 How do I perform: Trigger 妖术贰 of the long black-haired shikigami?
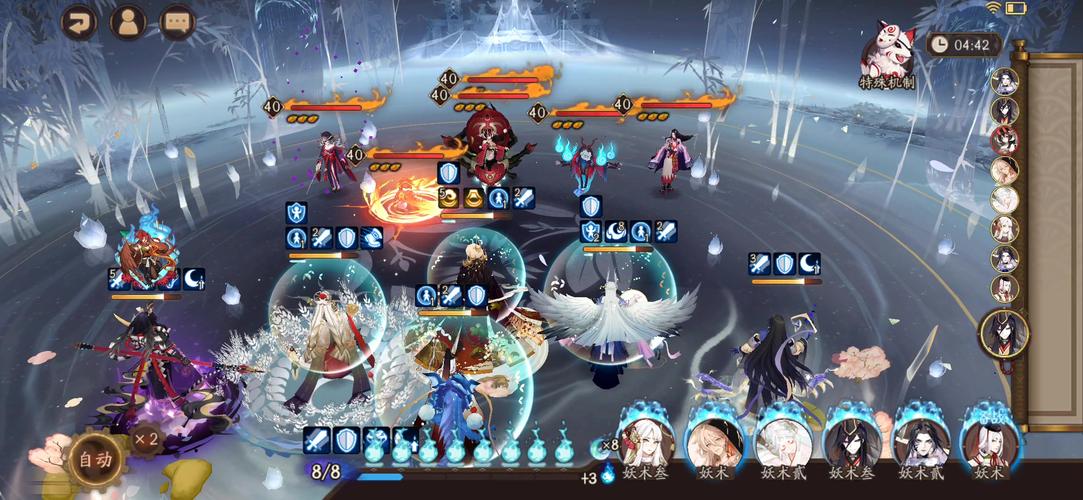(921, 441)
